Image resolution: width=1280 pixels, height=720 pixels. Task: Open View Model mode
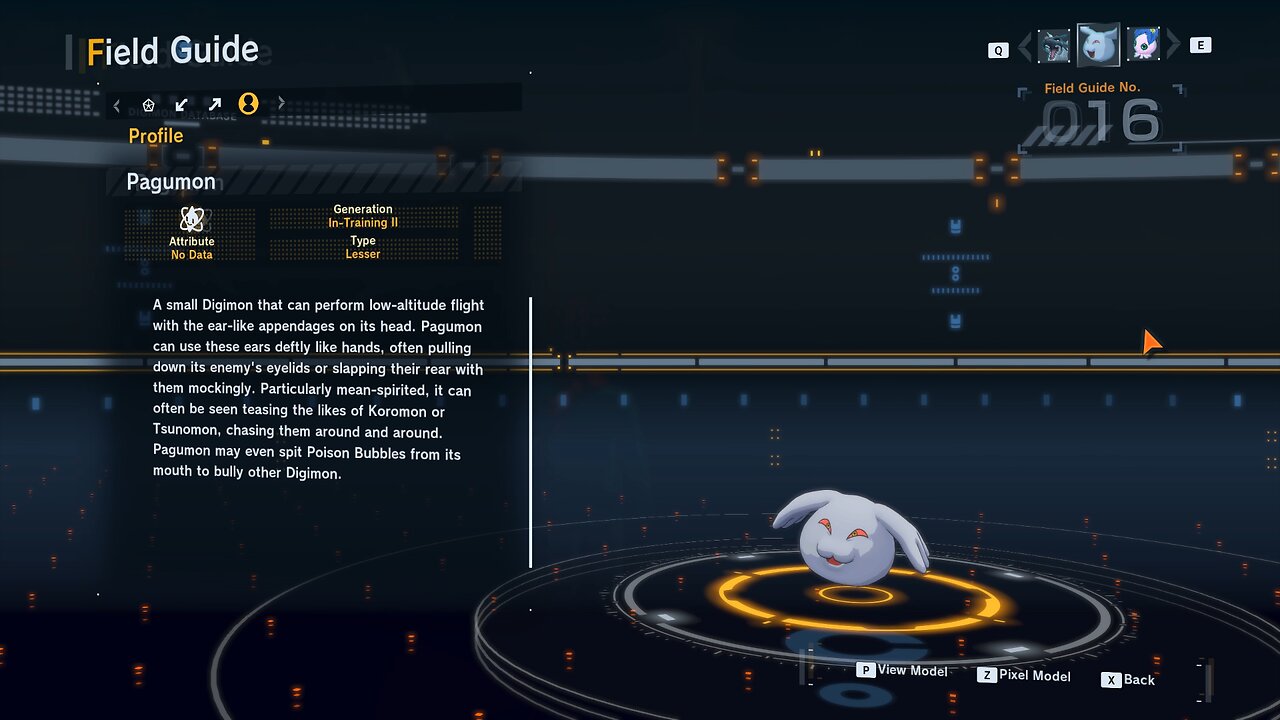(x=903, y=670)
